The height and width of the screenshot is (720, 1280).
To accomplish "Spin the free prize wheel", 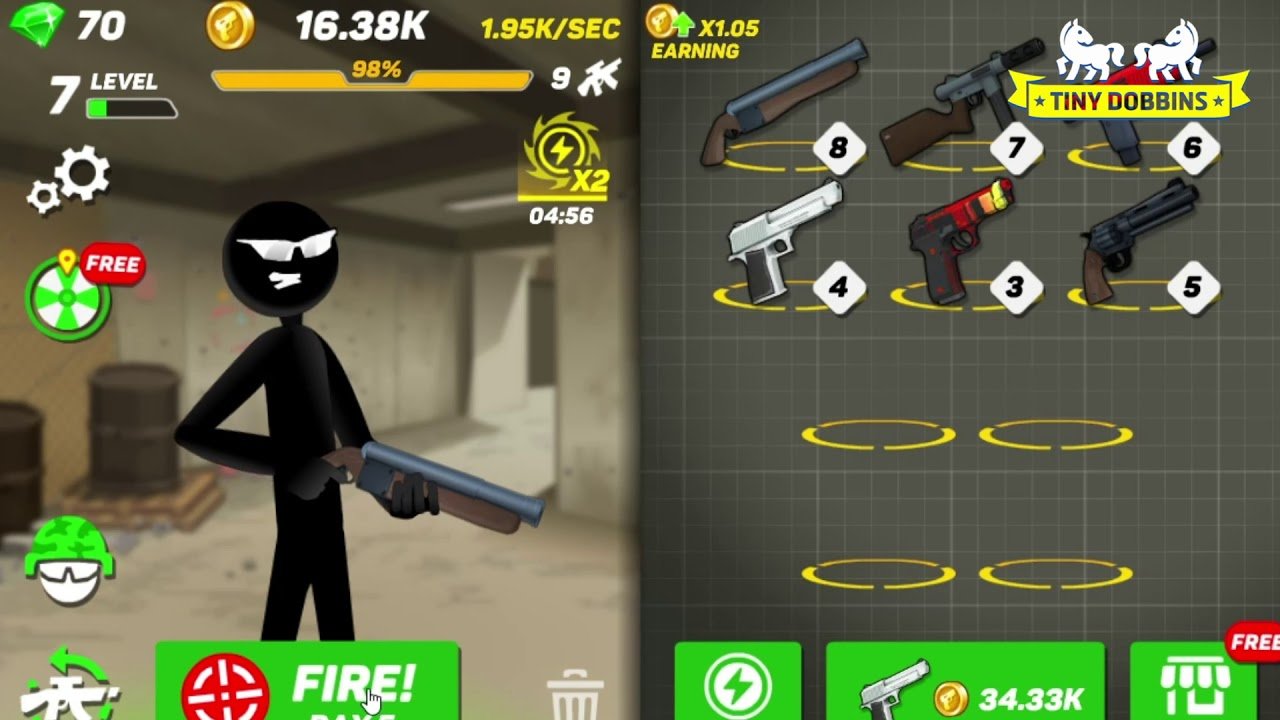I will (68, 299).
